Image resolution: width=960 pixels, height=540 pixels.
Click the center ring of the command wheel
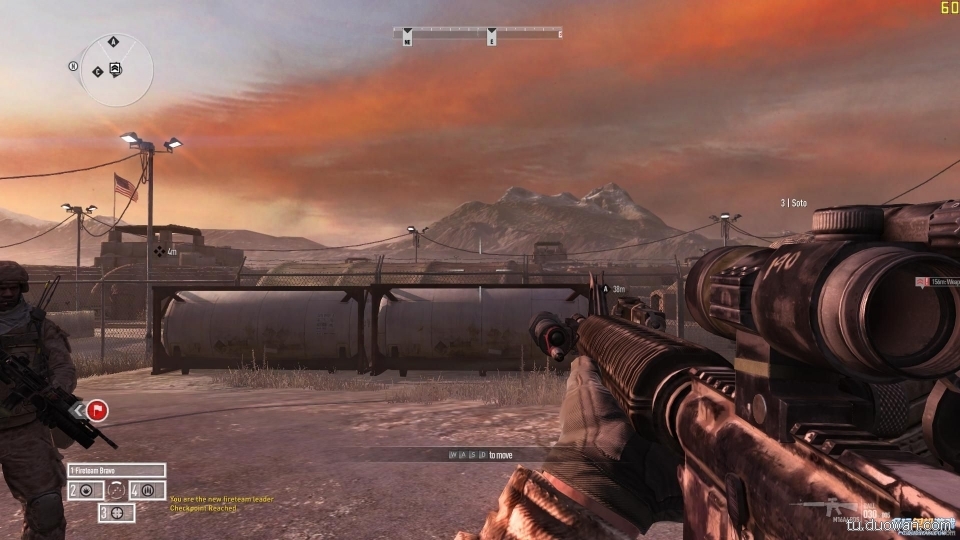(116, 490)
